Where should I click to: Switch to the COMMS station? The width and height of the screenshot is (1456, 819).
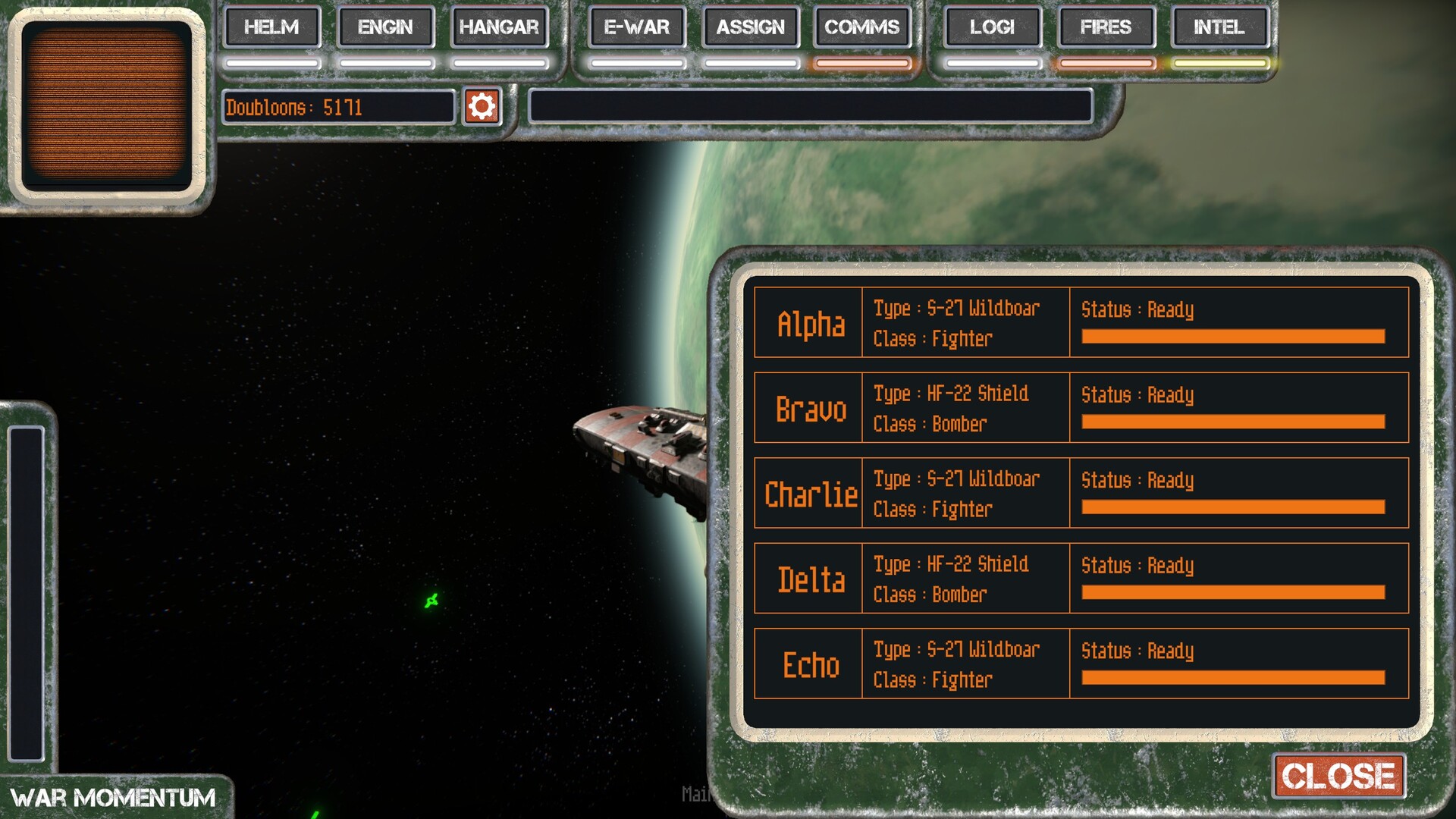pyautogui.click(x=862, y=27)
